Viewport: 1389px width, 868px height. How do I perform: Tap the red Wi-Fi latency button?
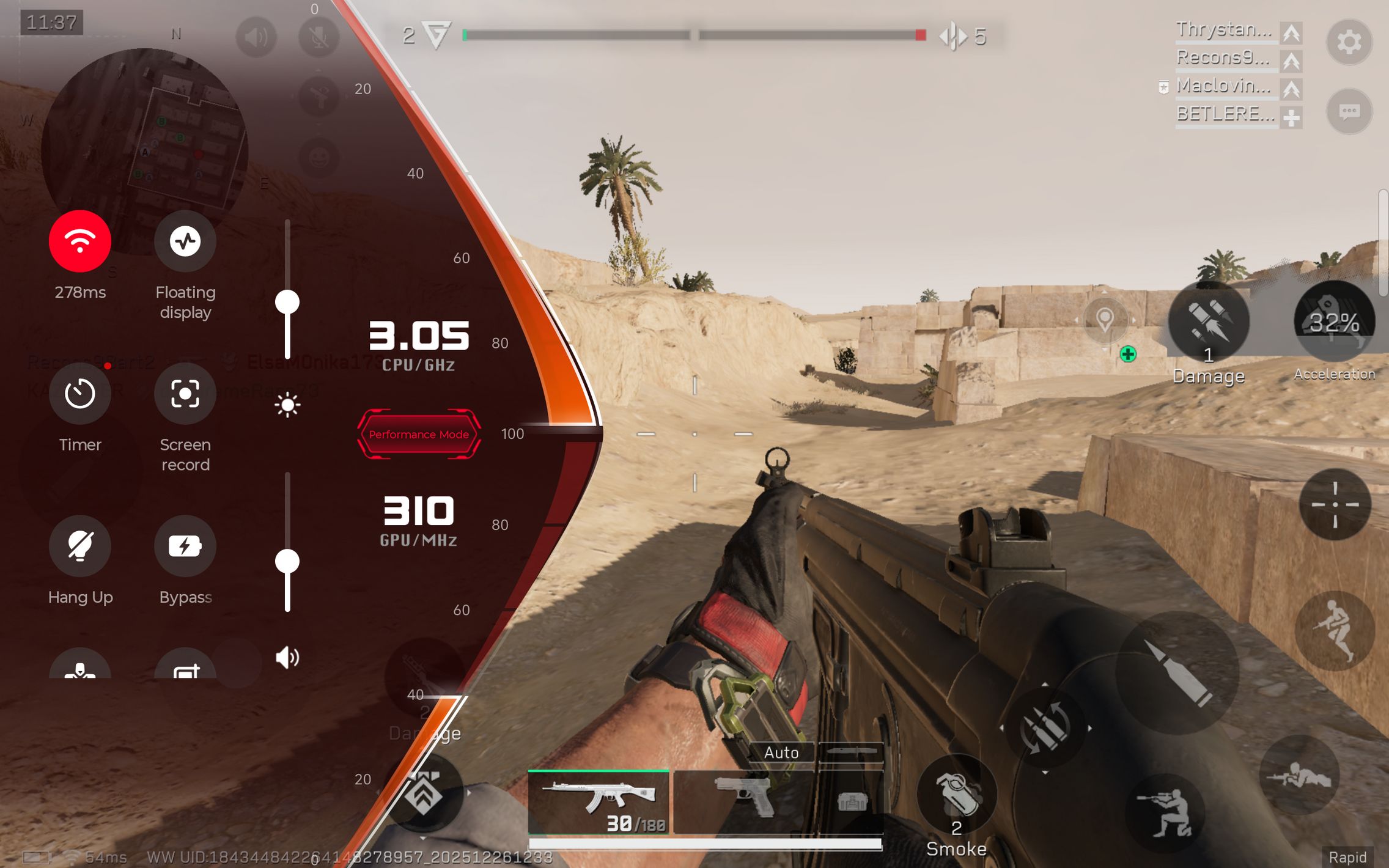(x=79, y=241)
